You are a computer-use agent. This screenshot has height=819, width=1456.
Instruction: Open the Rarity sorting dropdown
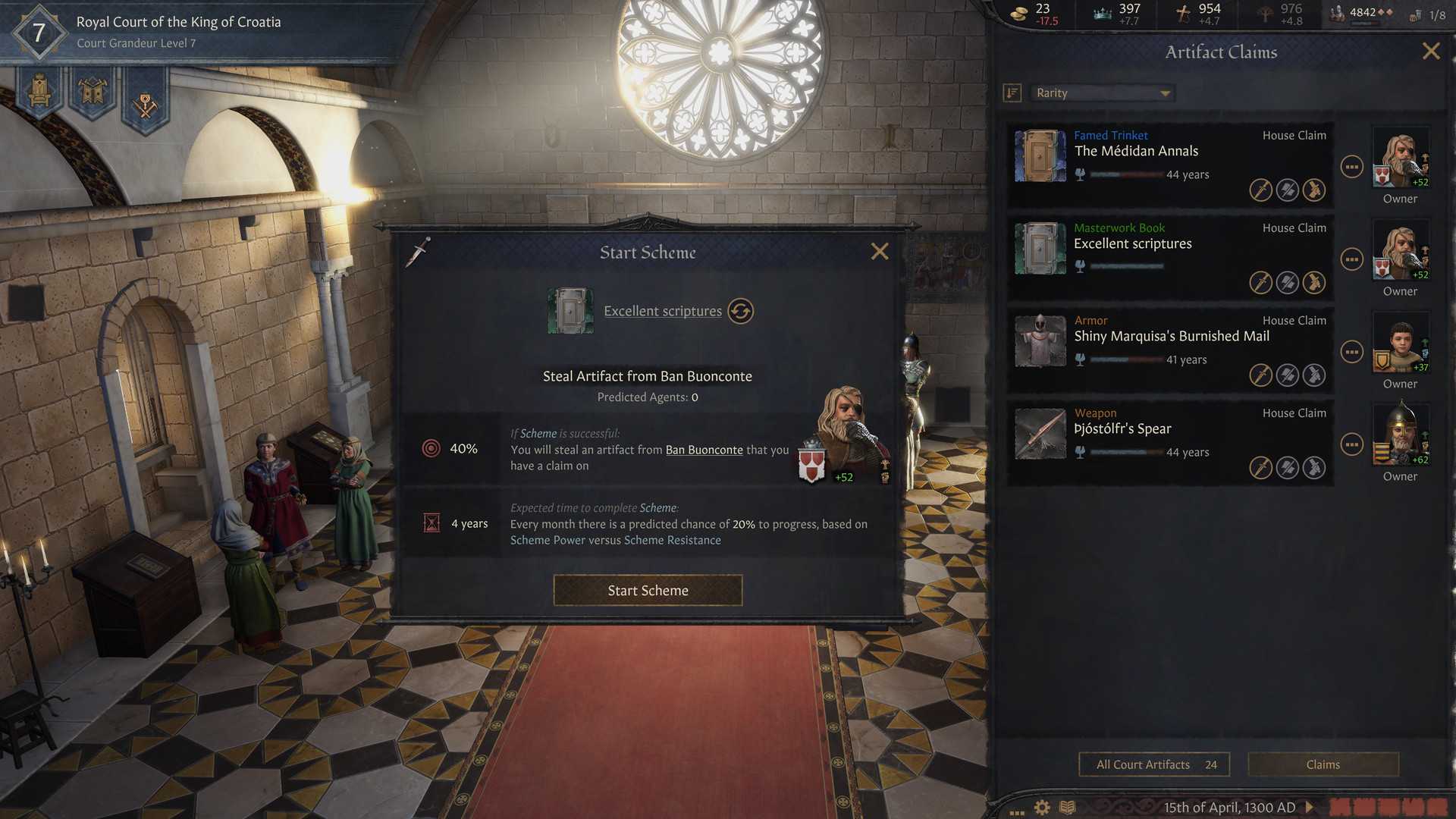(x=1101, y=93)
